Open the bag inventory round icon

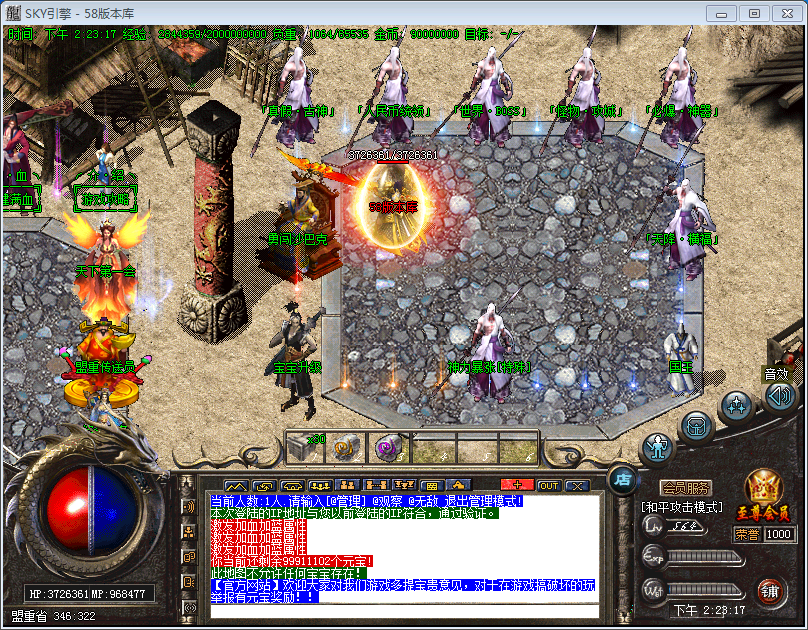697,425
